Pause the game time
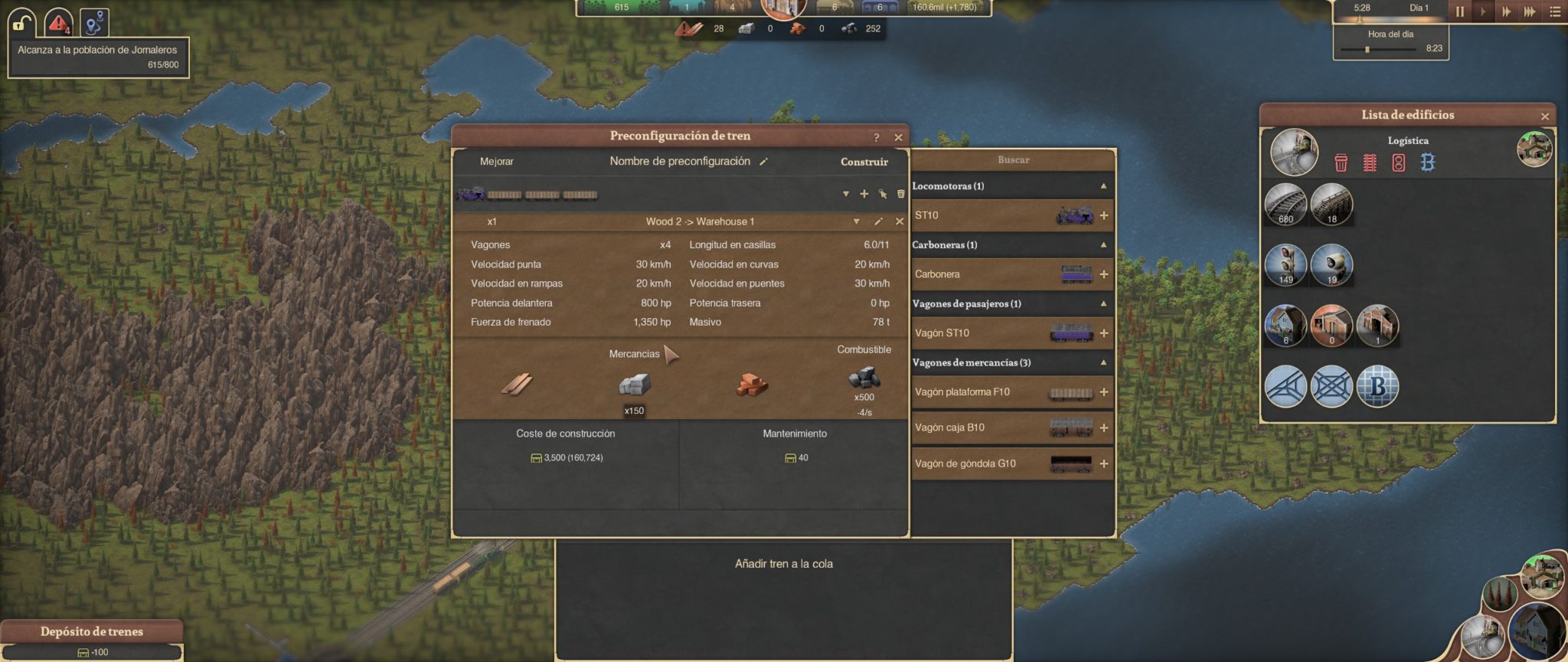 1459,11
